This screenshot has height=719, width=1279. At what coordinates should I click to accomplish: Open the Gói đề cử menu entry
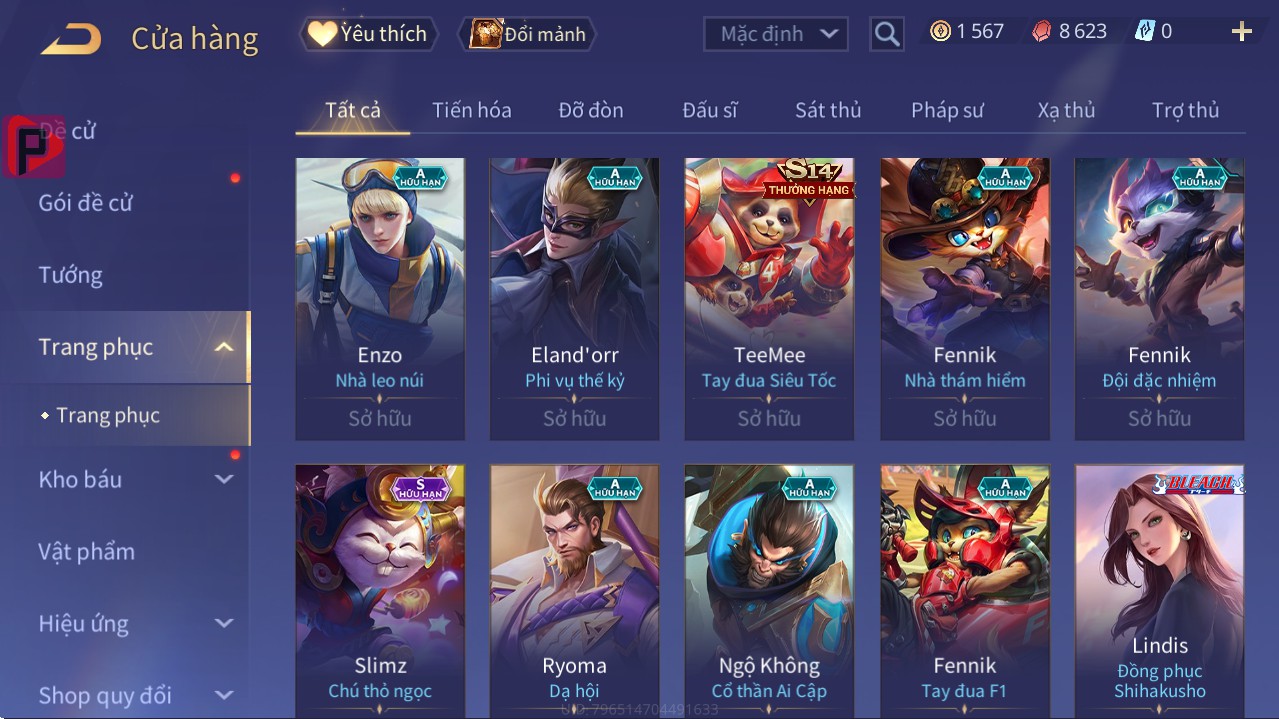tap(86, 203)
